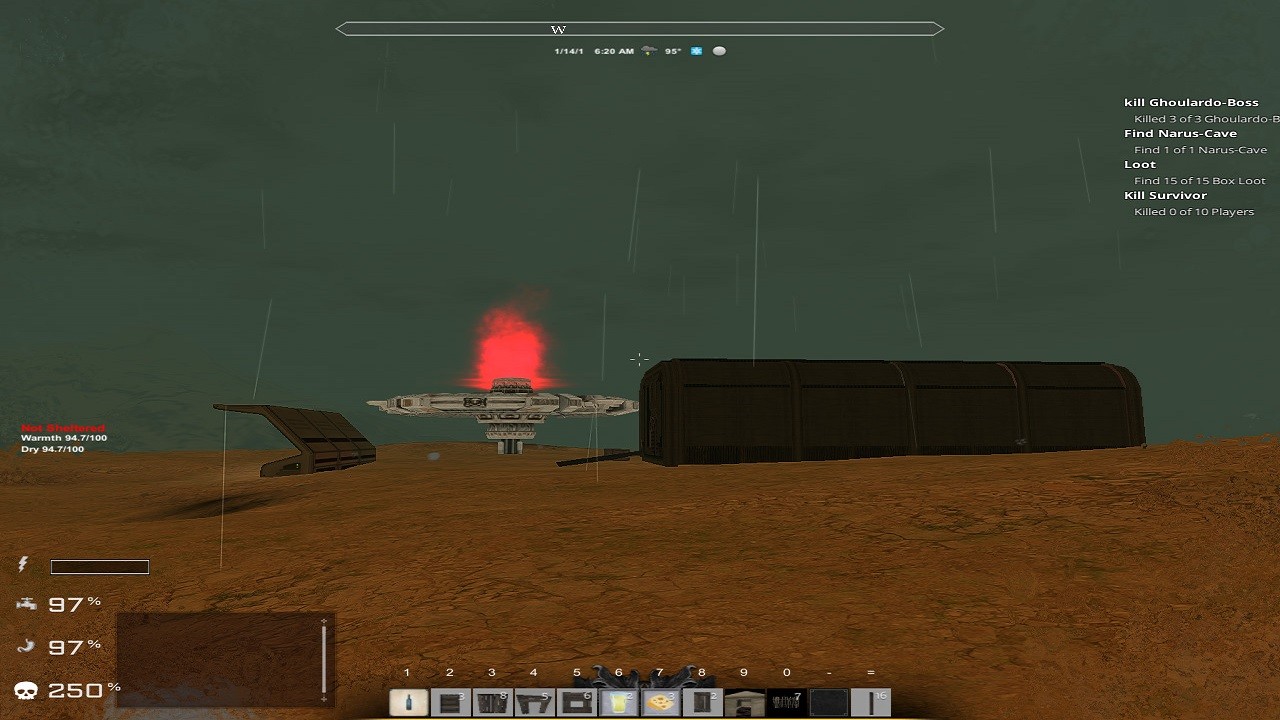1280x720 pixels.
Task: Select the wooden frames in hotbar slot 2
Action: point(449,703)
